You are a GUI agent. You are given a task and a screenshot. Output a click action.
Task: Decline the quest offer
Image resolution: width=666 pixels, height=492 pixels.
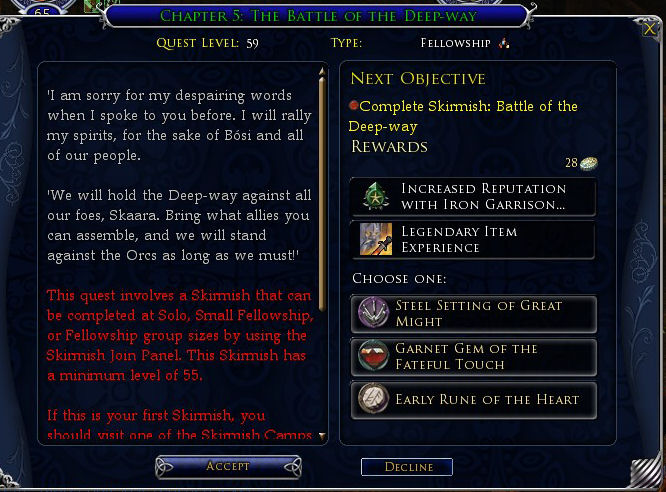[407, 467]
